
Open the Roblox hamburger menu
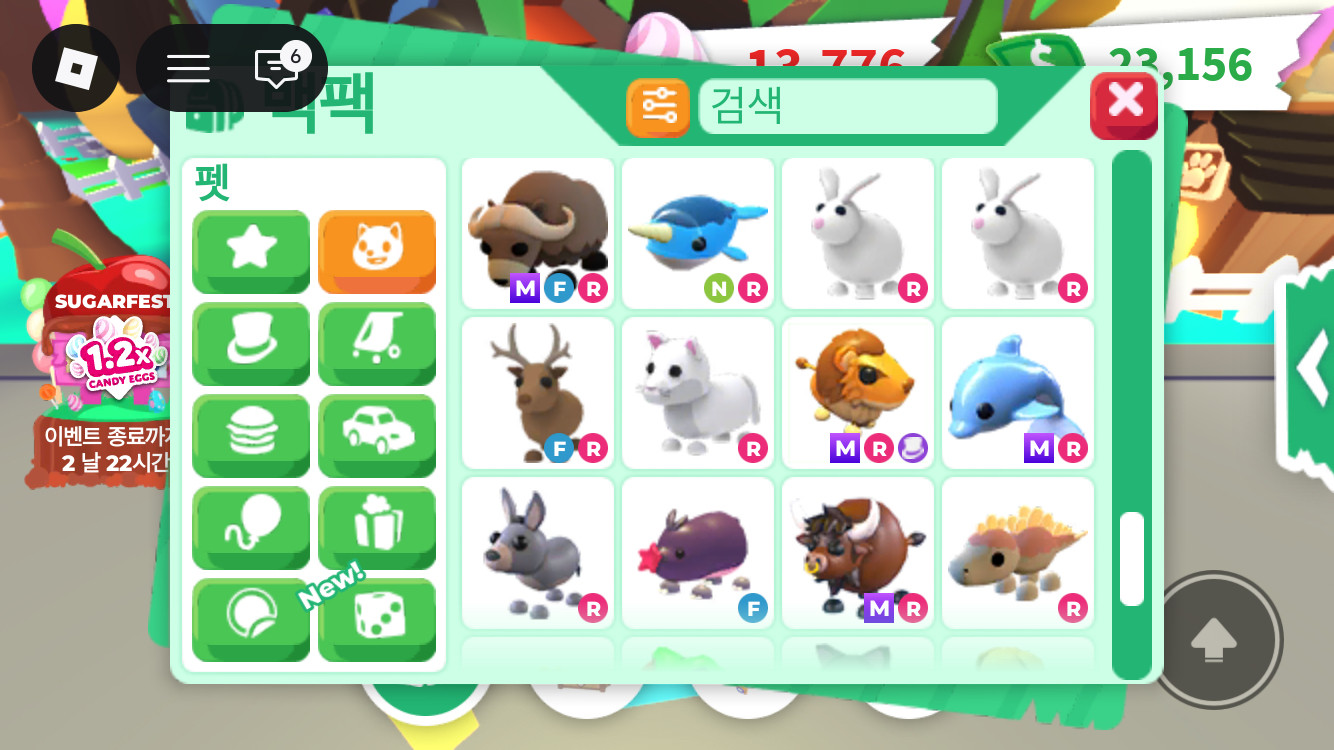click(187, 68)
